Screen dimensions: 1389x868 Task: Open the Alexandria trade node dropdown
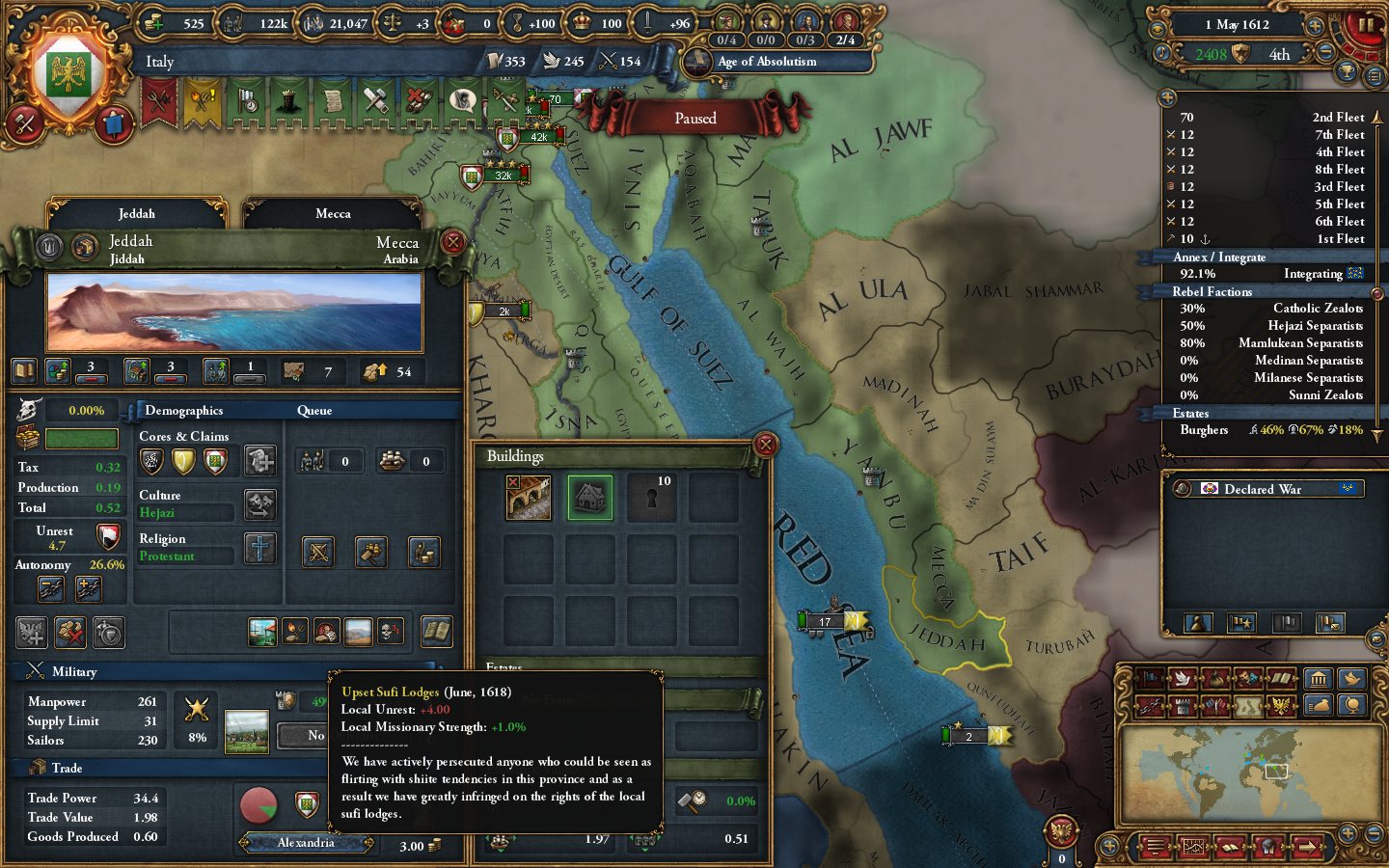(305, 842)
